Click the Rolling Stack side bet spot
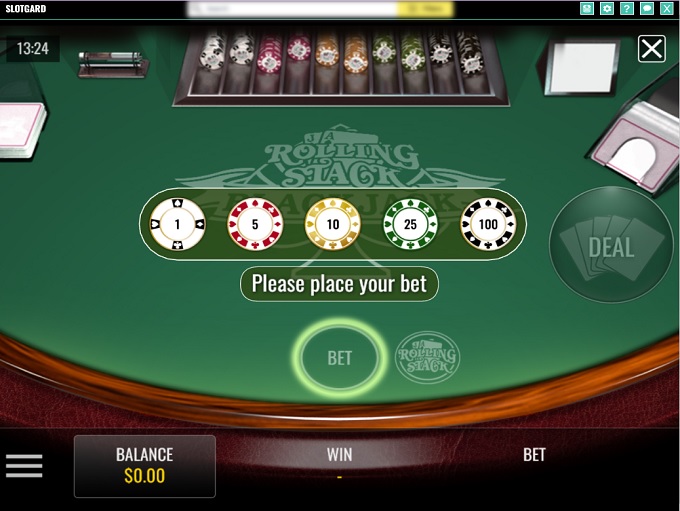Viewport: 680px width, 511px height. pyautogui.click(x=427, y=357)
